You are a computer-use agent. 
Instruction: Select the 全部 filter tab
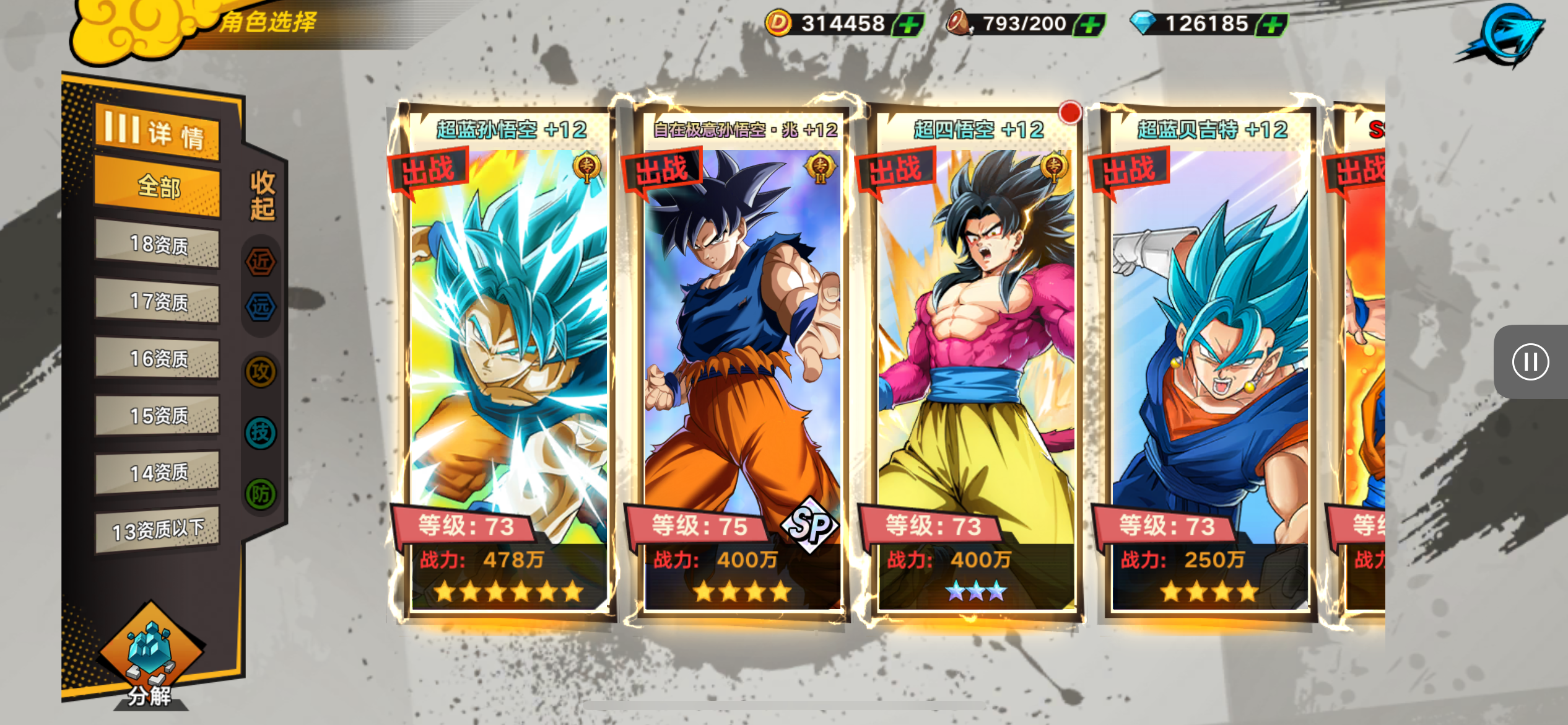(x=157, y=186)
